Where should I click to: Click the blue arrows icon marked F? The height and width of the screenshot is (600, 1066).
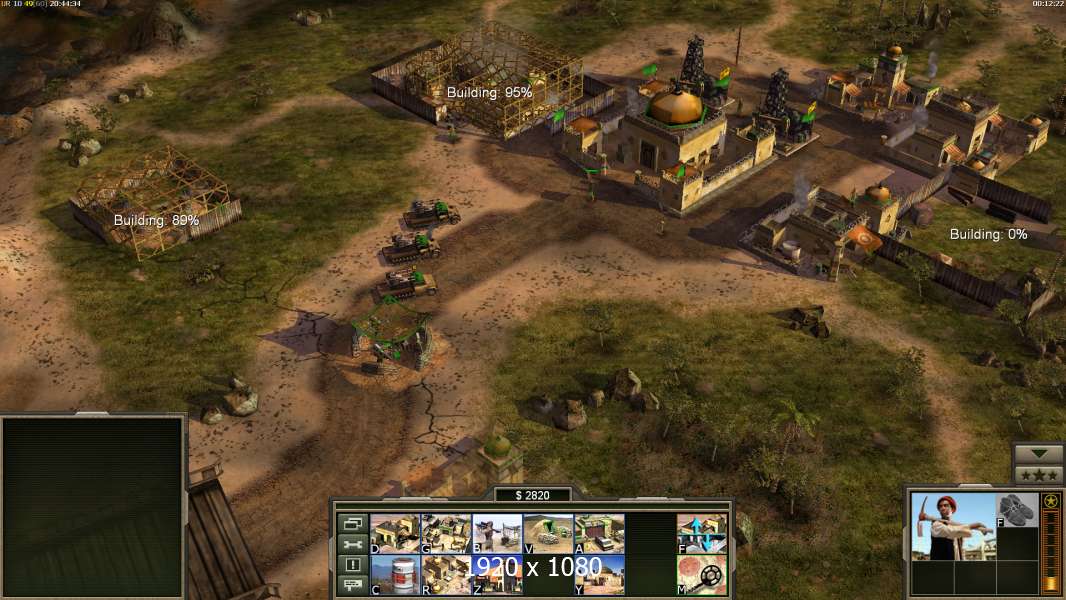[702, 533]
